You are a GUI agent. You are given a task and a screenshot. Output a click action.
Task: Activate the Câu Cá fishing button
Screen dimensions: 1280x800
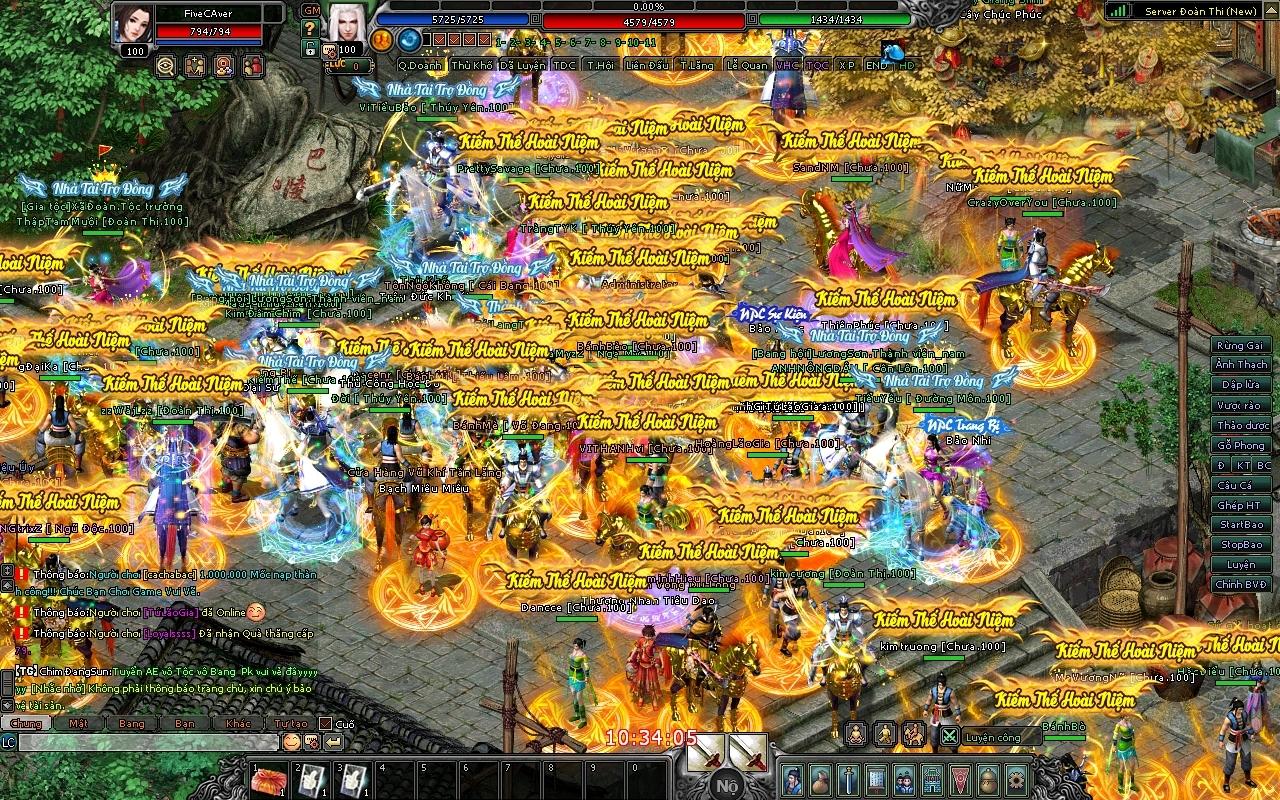click(1234, 485)
